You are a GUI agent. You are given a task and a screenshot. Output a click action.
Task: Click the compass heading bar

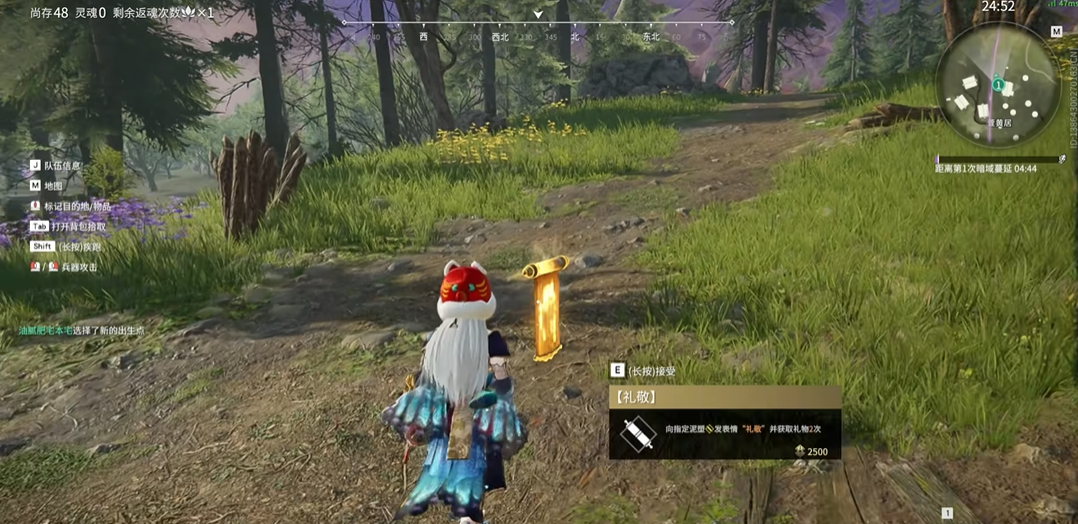(538, 29)
